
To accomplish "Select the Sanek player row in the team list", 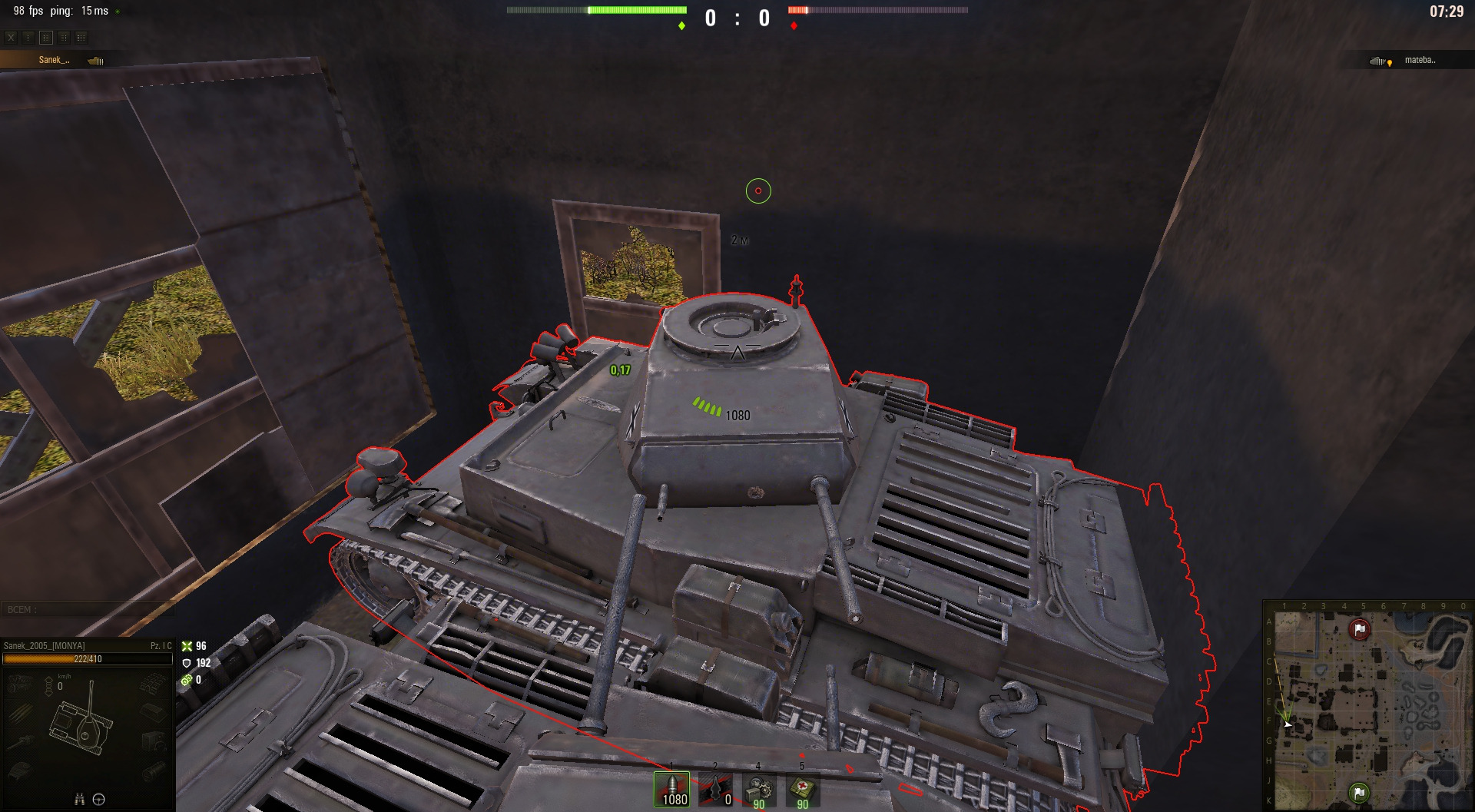I will click(x=54, y=60).
